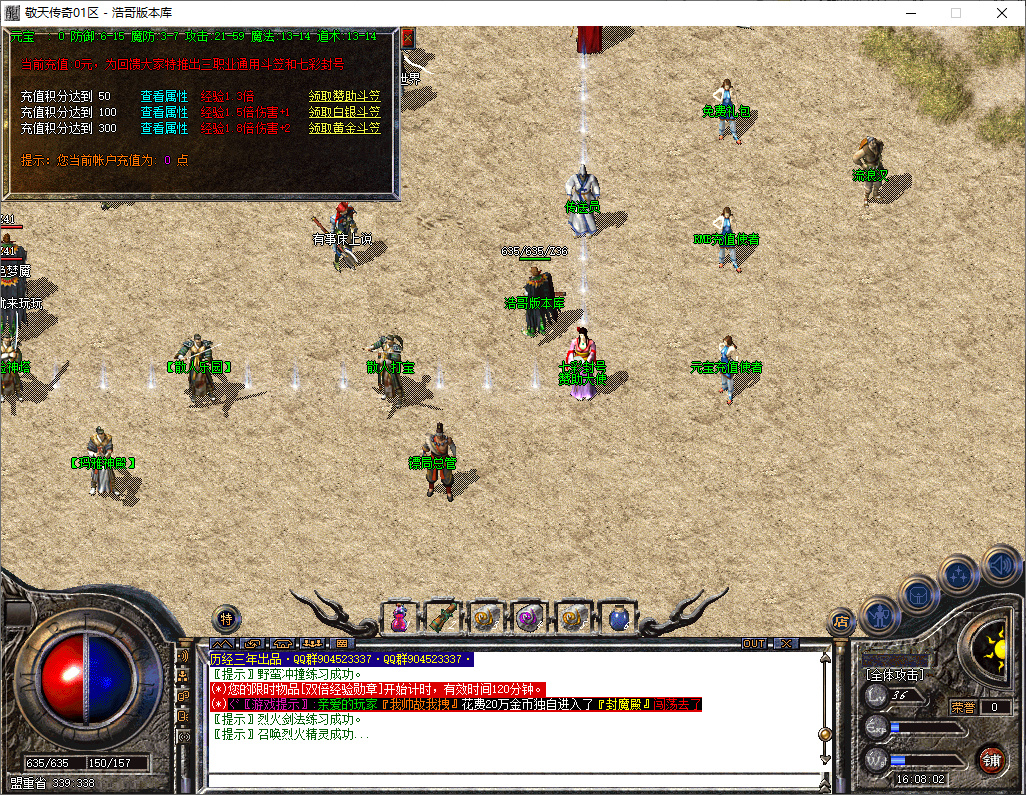Screen dimensions: 1026x795
Task: Use the blue jar in the belt
Action: click(x=619, y=619)
